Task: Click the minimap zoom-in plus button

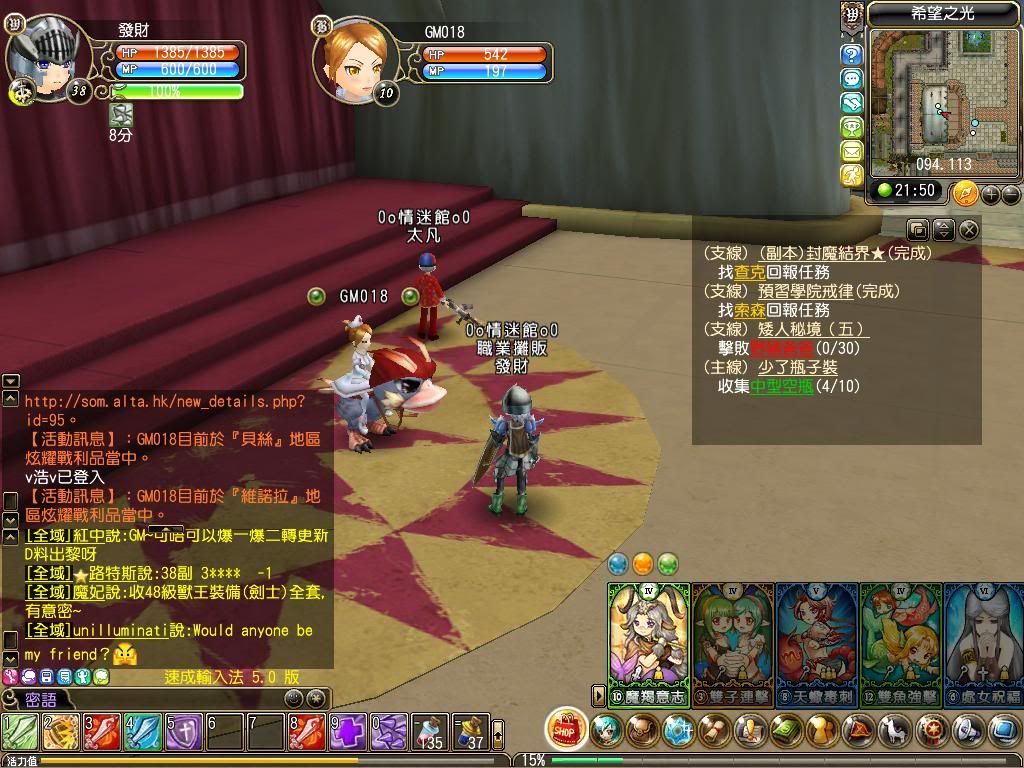Action: click(x=992, y=193)
